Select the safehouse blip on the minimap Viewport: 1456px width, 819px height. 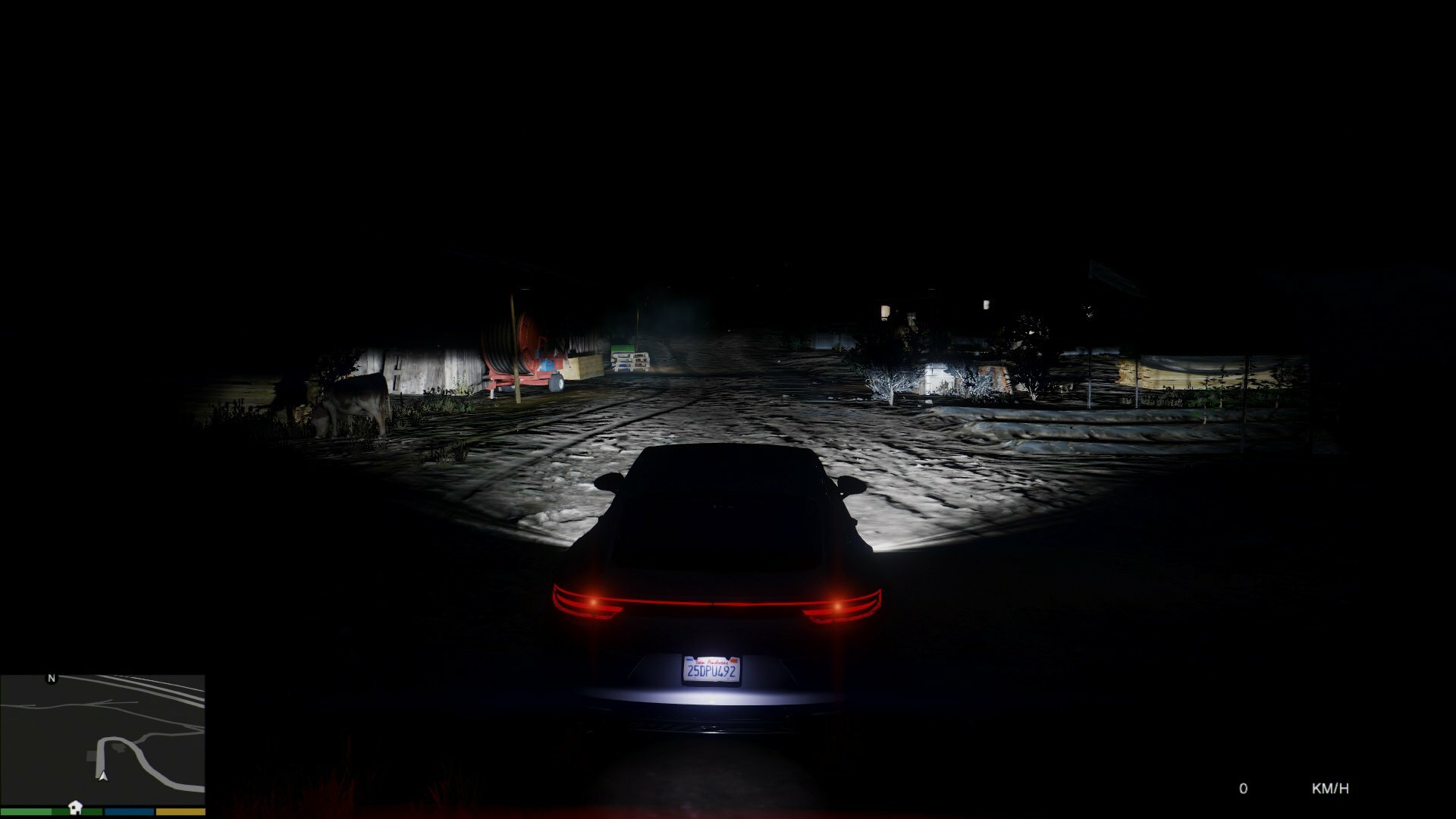(x=74, y=806)
